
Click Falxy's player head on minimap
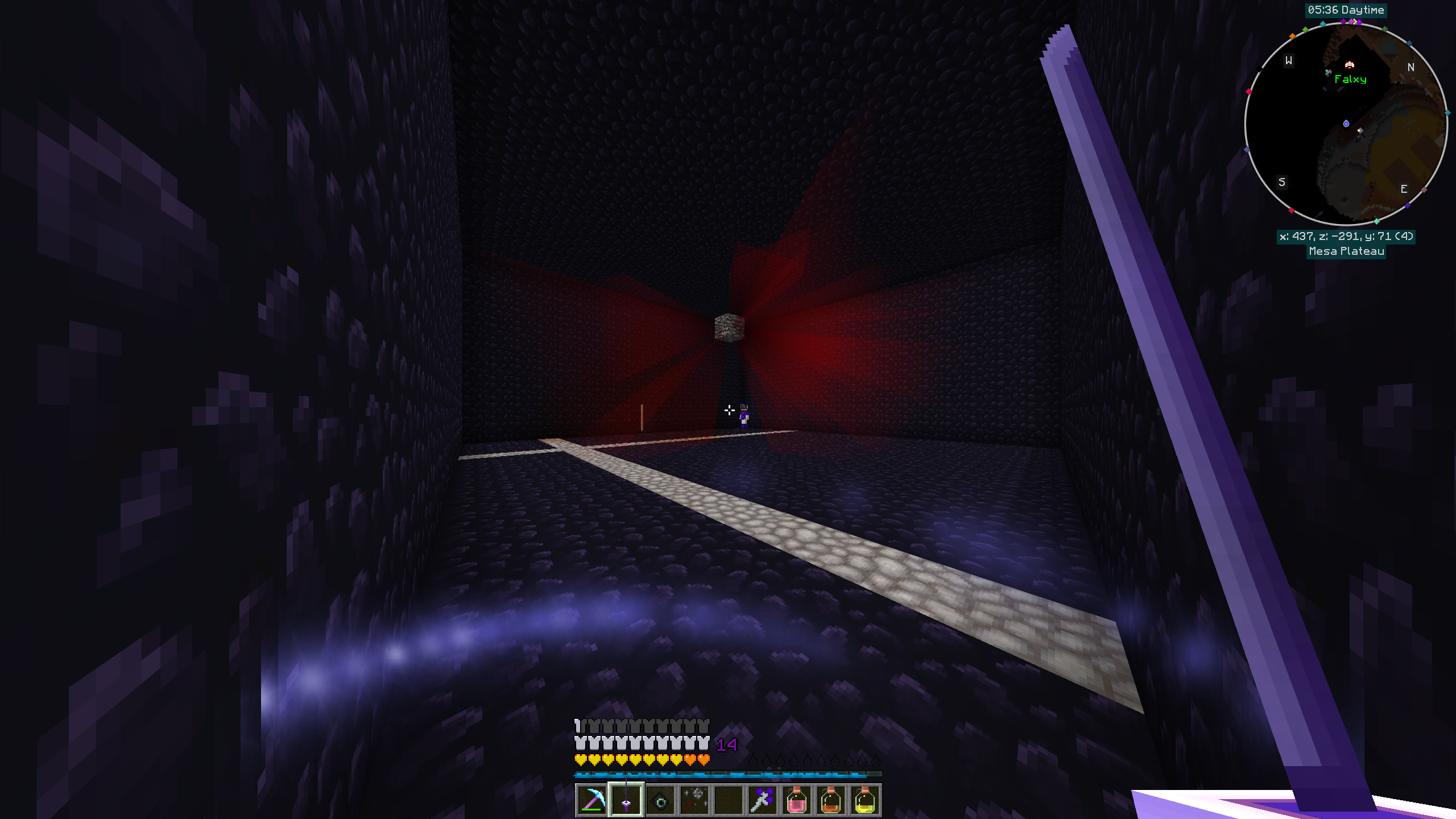tap(1349, 64)
